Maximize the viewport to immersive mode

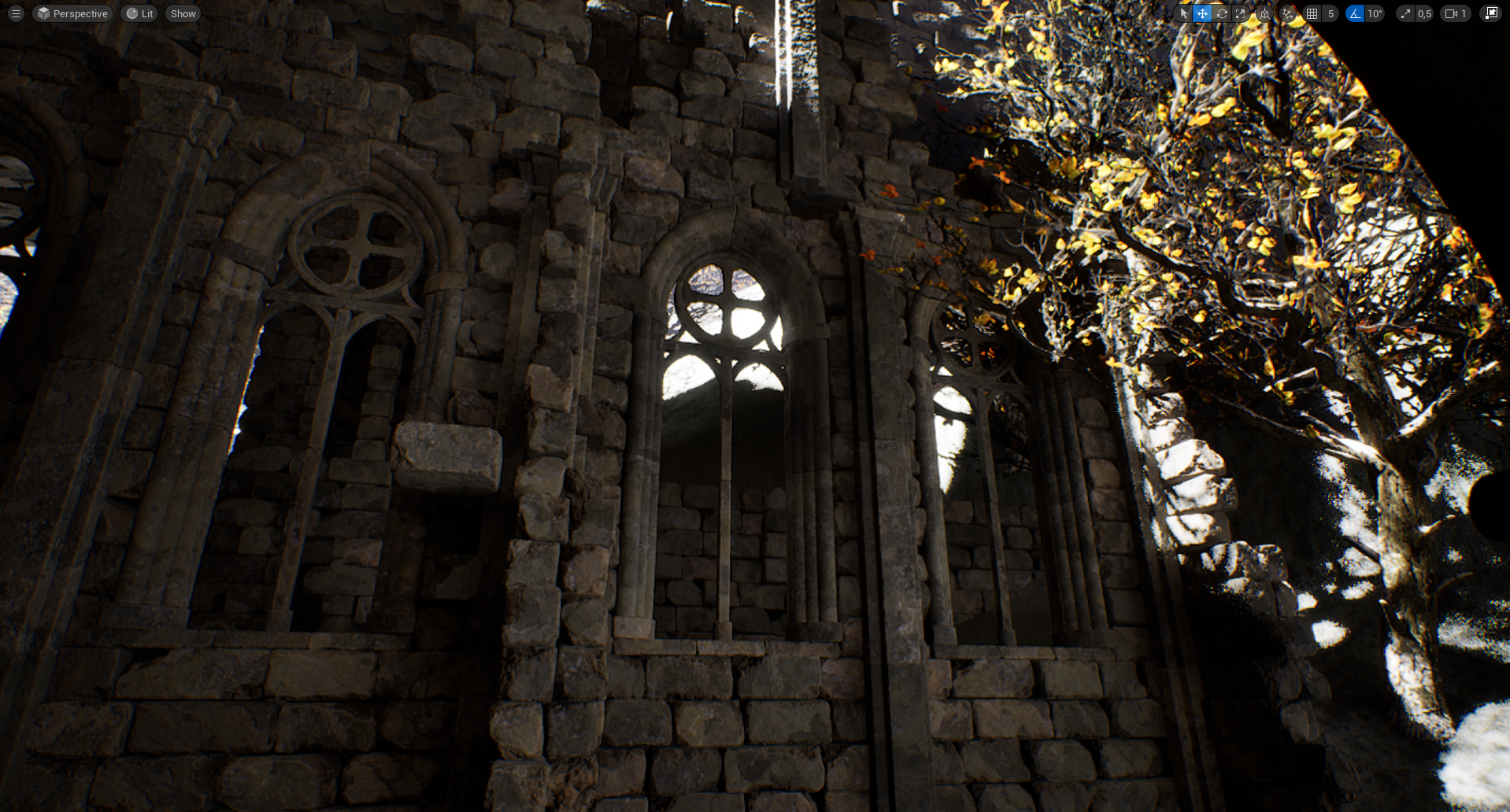click(x=1490, y=13)
